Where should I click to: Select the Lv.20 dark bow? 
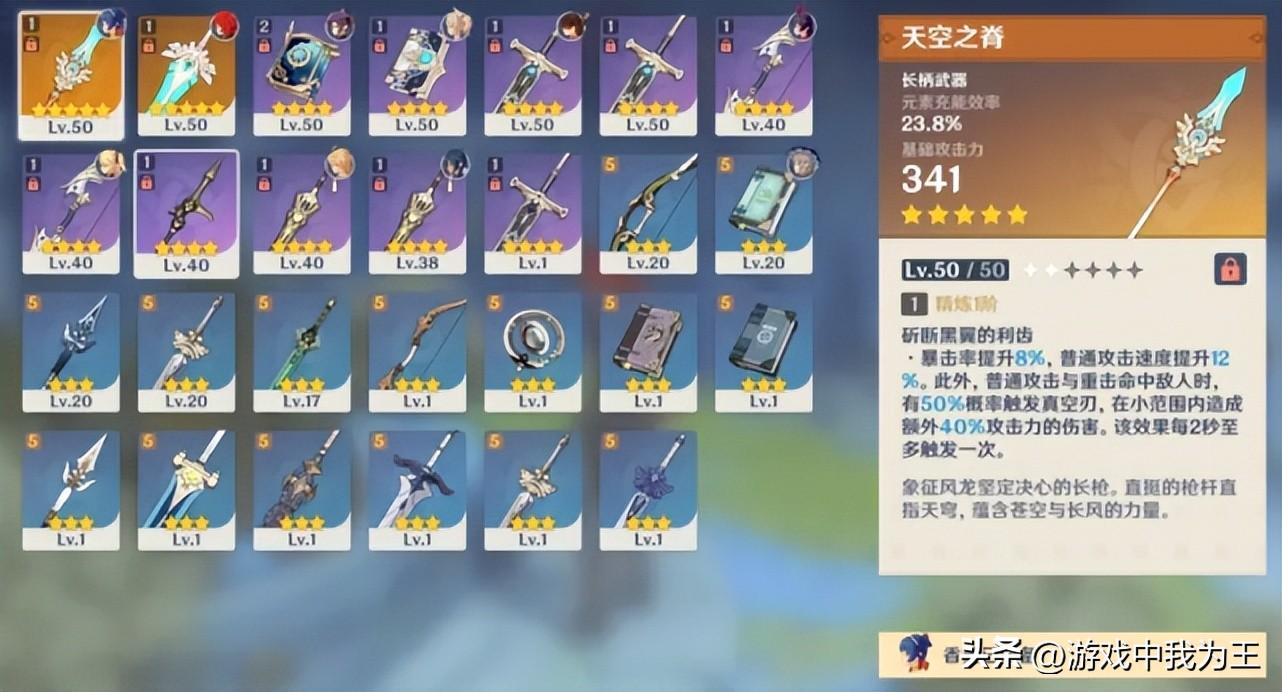[x=648, y=212]
